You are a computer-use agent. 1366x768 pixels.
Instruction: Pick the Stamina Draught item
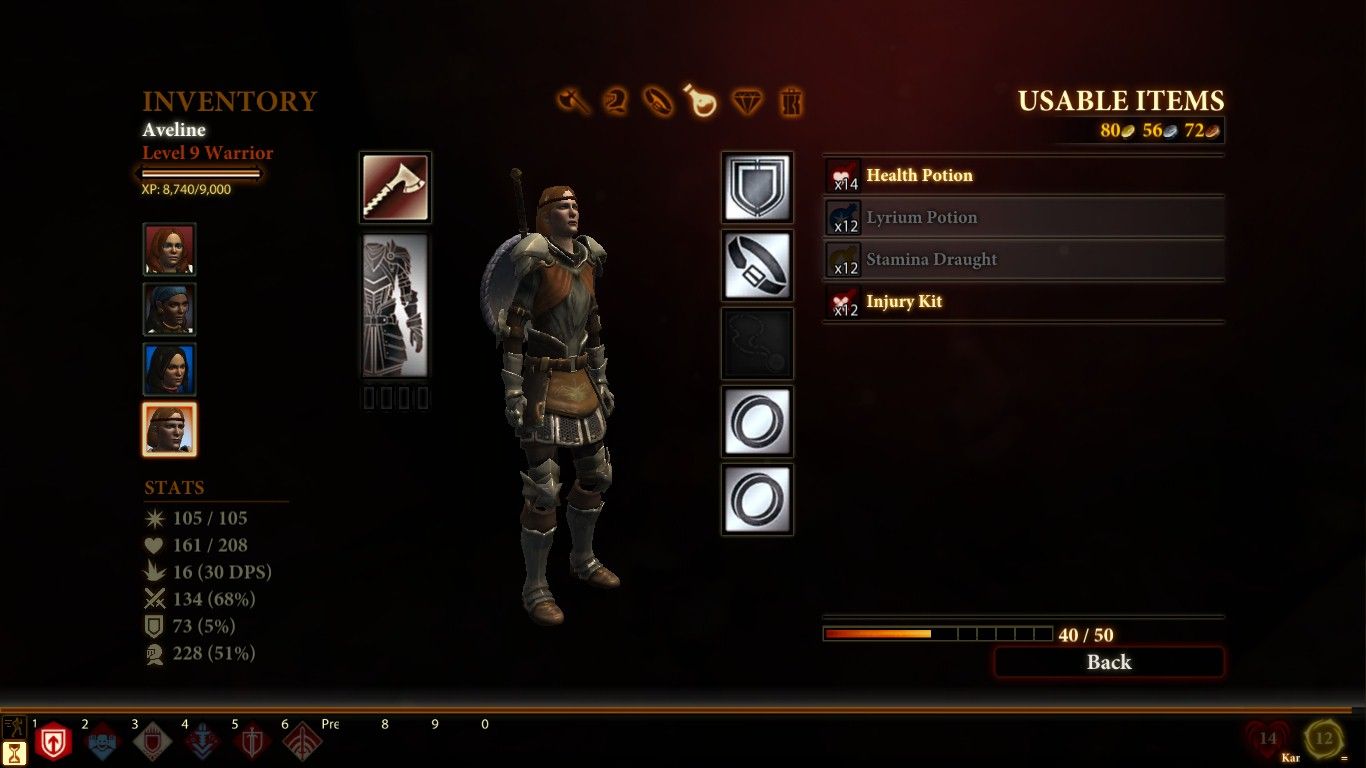(x=1023, y=260)
